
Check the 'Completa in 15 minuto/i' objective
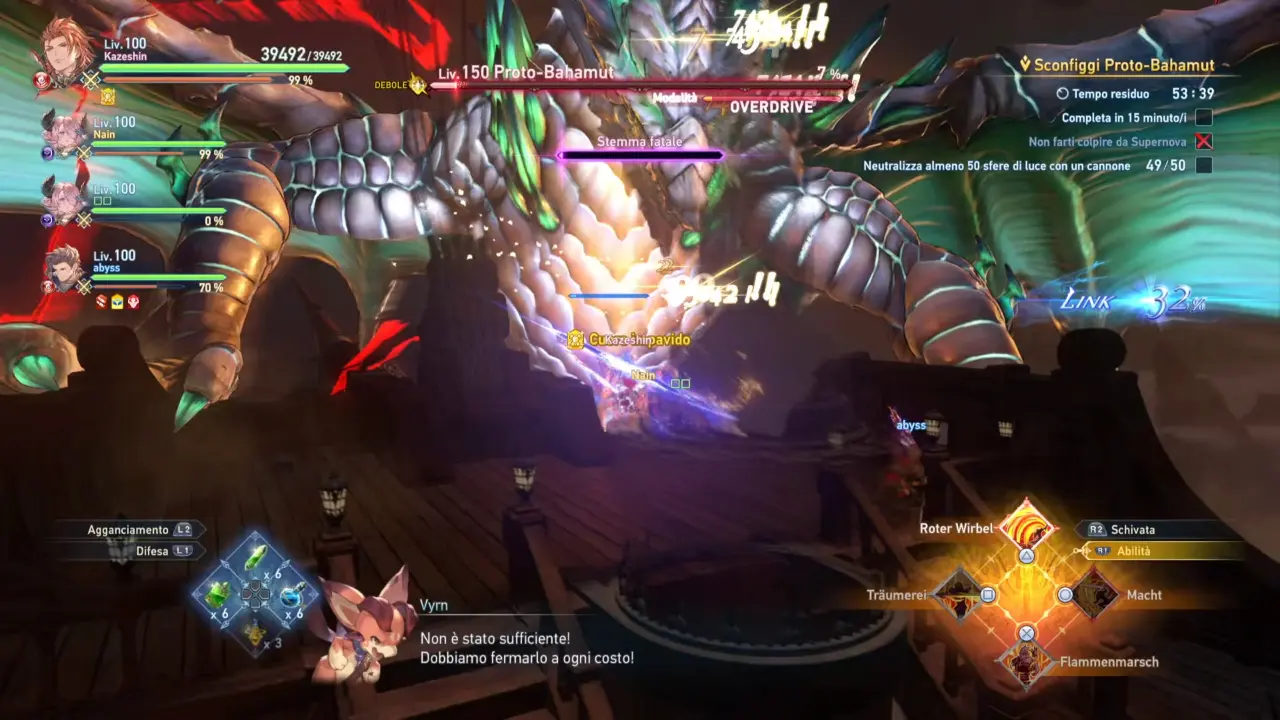pyautogui.click(x=1126, y=117)
